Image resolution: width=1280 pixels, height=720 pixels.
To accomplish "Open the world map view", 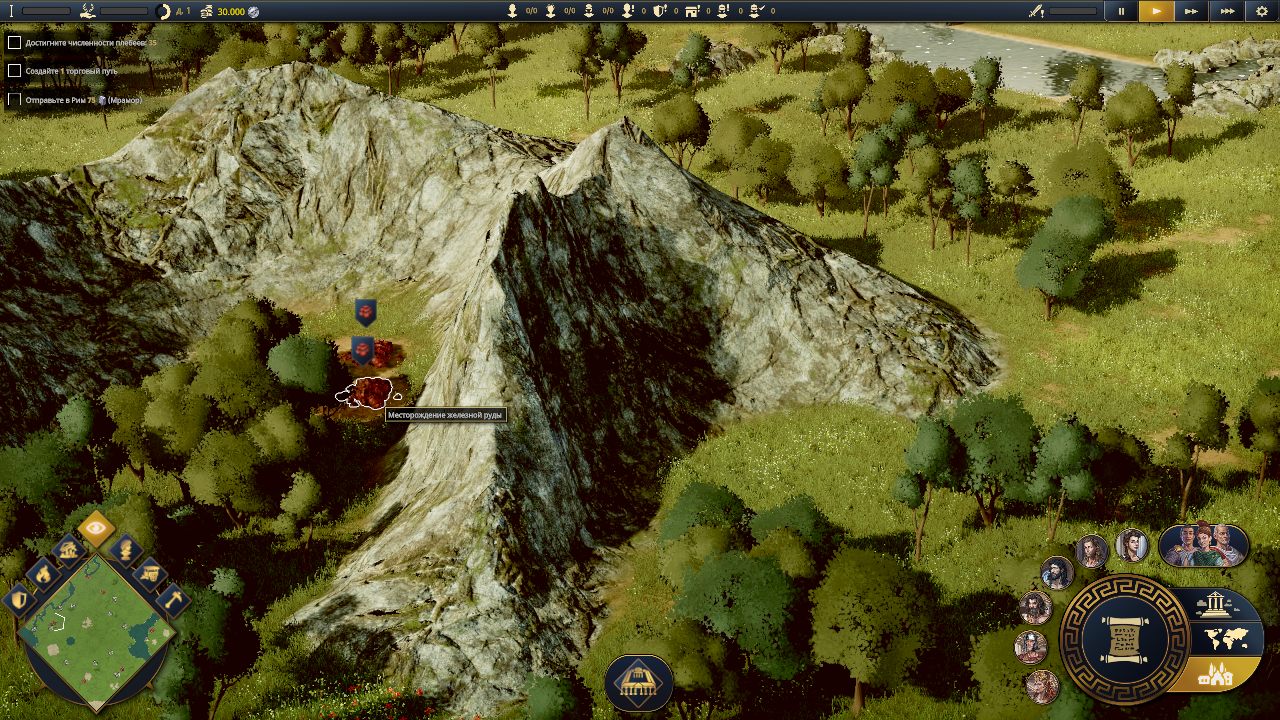I will point(1222,638).
